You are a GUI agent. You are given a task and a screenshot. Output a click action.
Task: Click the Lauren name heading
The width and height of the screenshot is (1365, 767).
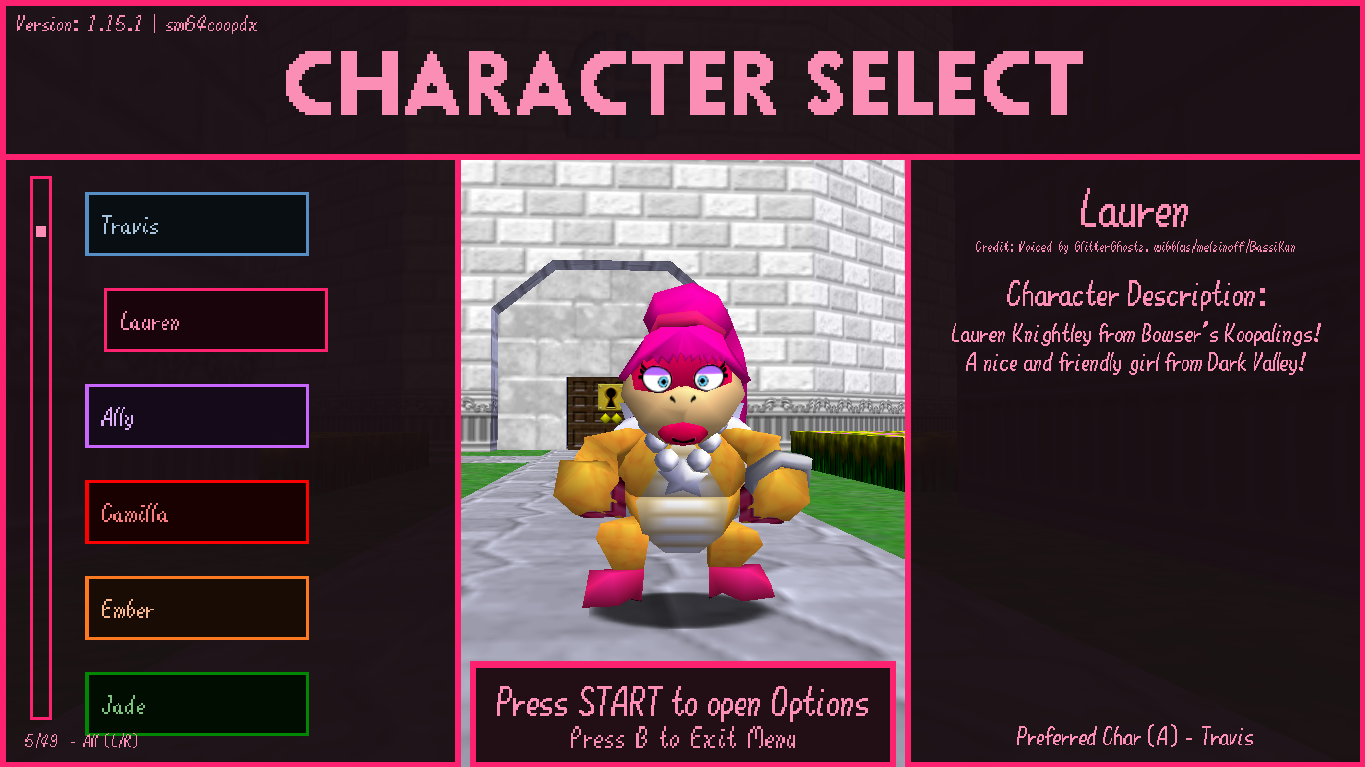(1134, 211)
